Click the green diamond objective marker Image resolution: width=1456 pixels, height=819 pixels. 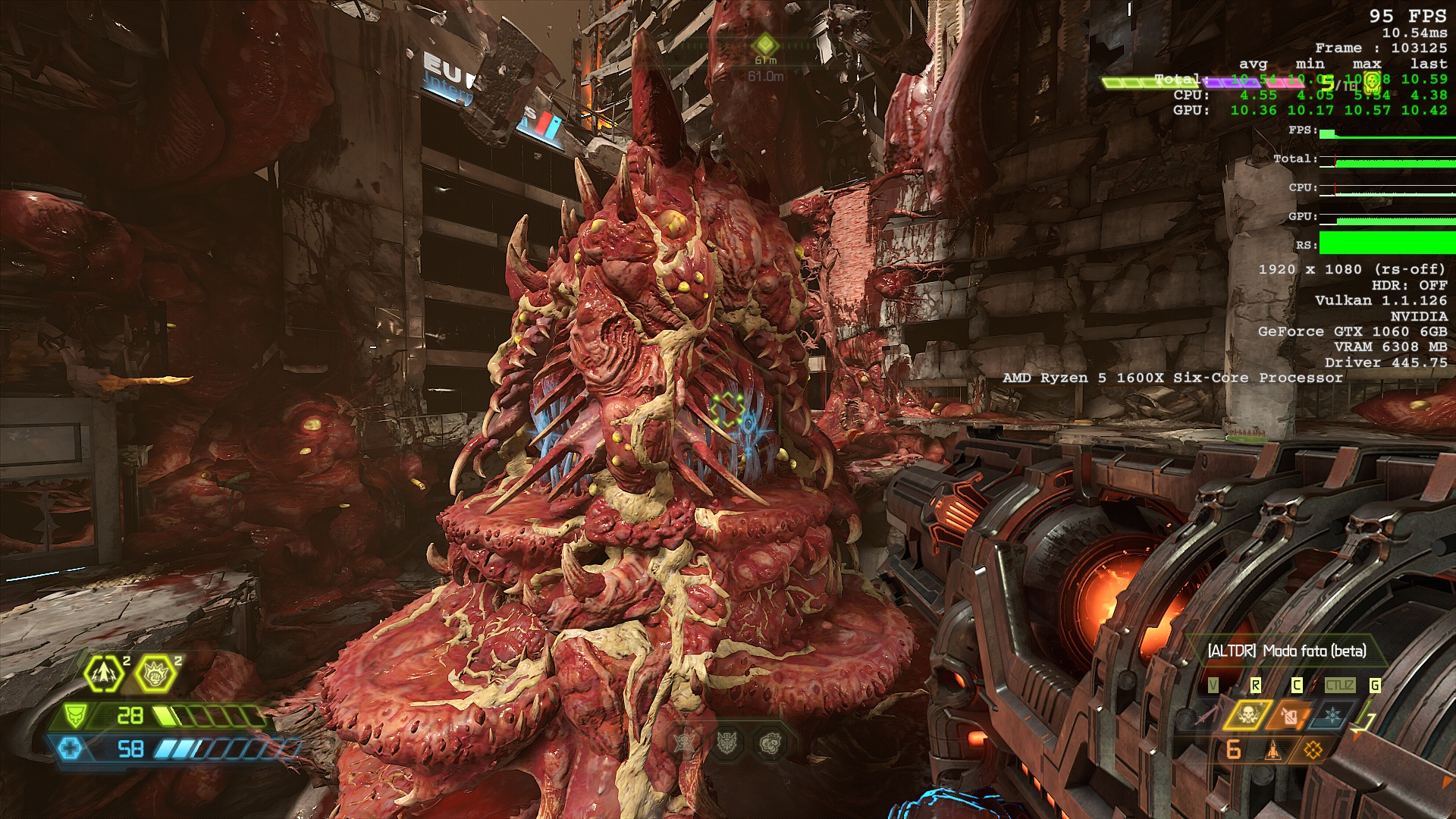point(766,43)
